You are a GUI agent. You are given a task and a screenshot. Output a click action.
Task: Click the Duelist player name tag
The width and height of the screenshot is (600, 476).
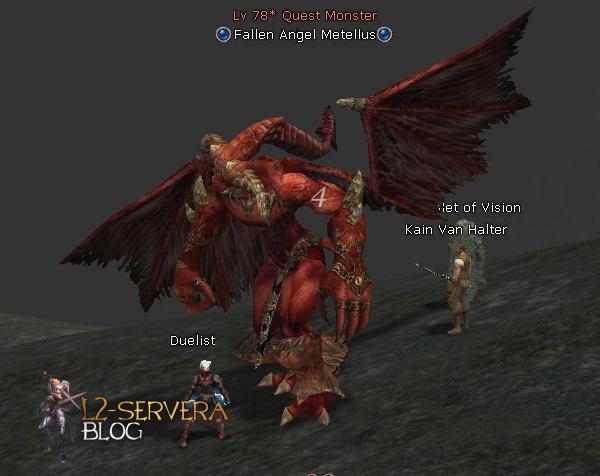click(x=192, y=341)
